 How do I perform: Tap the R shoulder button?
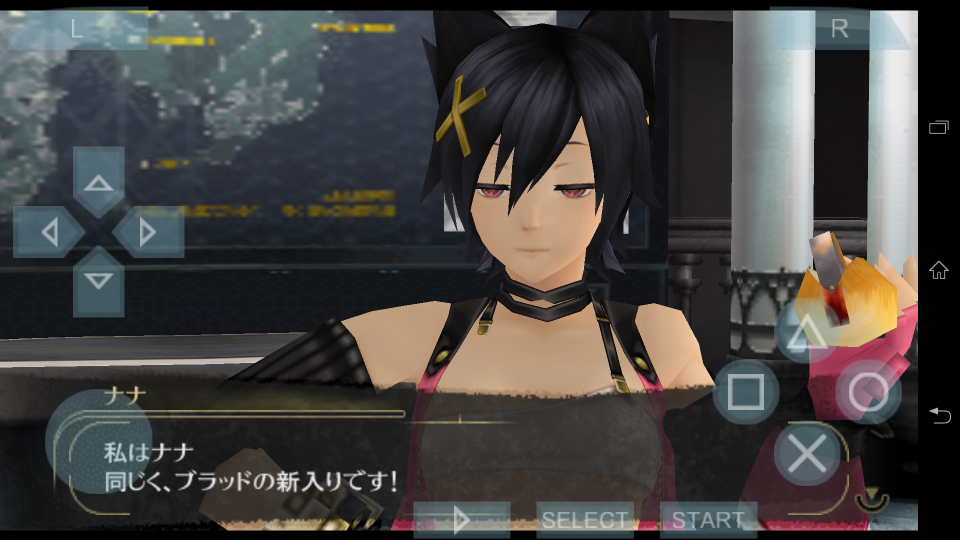pyautogui.click(x=839, y=29)
